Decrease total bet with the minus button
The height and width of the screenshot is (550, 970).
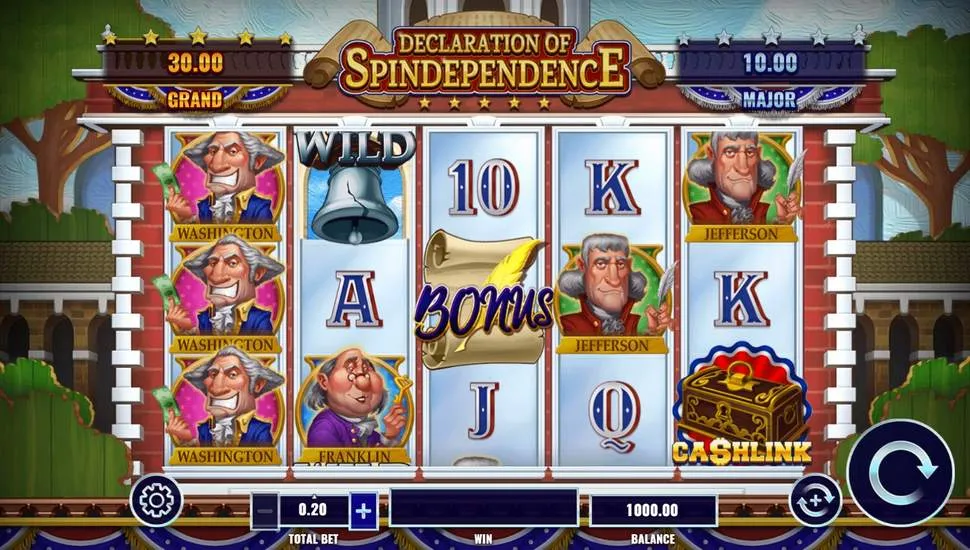[x=264, y=510]
